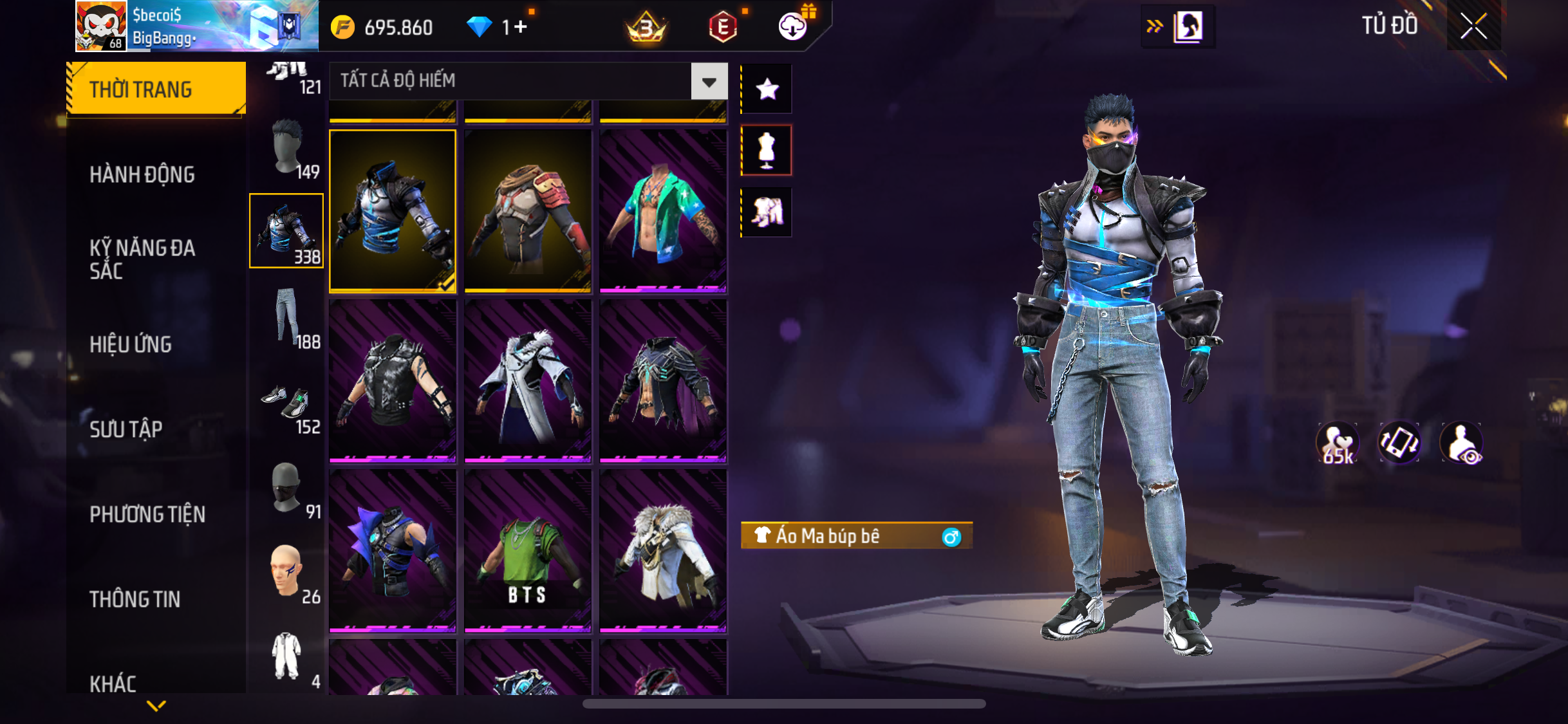Select the teal Hawaiian open shirt
1568x724 pixels.
coord(663,211)
